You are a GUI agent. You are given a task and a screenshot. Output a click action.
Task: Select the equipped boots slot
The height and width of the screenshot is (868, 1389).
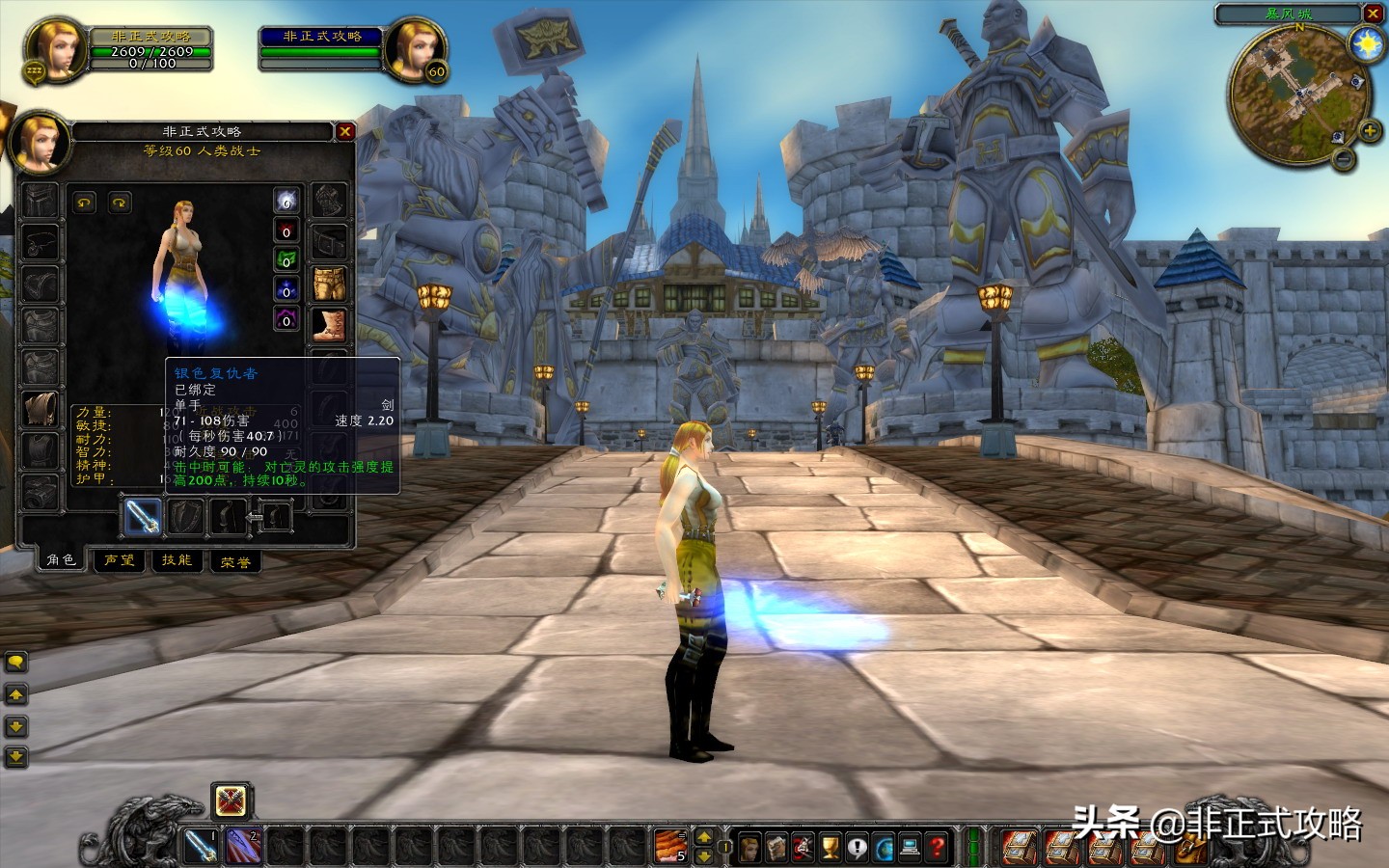[330, 325]
